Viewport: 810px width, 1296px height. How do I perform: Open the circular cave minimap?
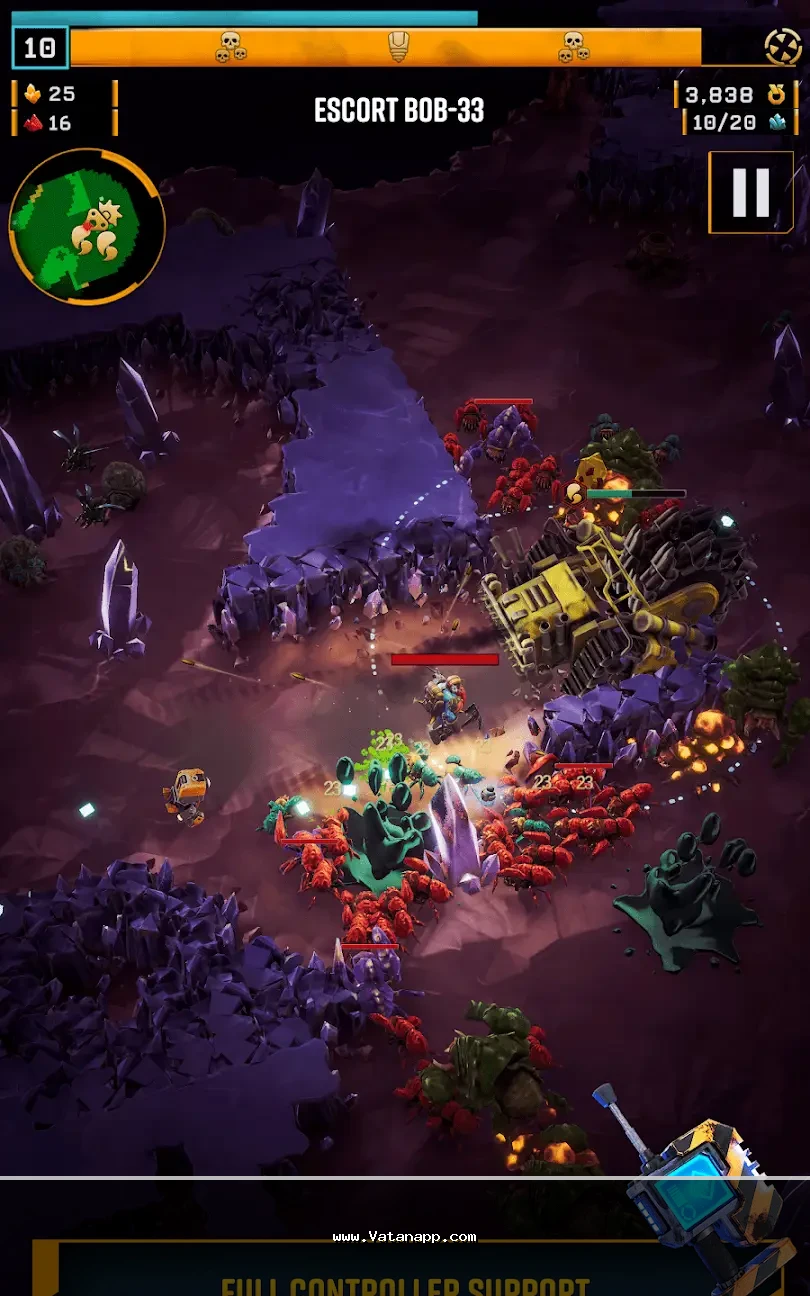[86, 226]
